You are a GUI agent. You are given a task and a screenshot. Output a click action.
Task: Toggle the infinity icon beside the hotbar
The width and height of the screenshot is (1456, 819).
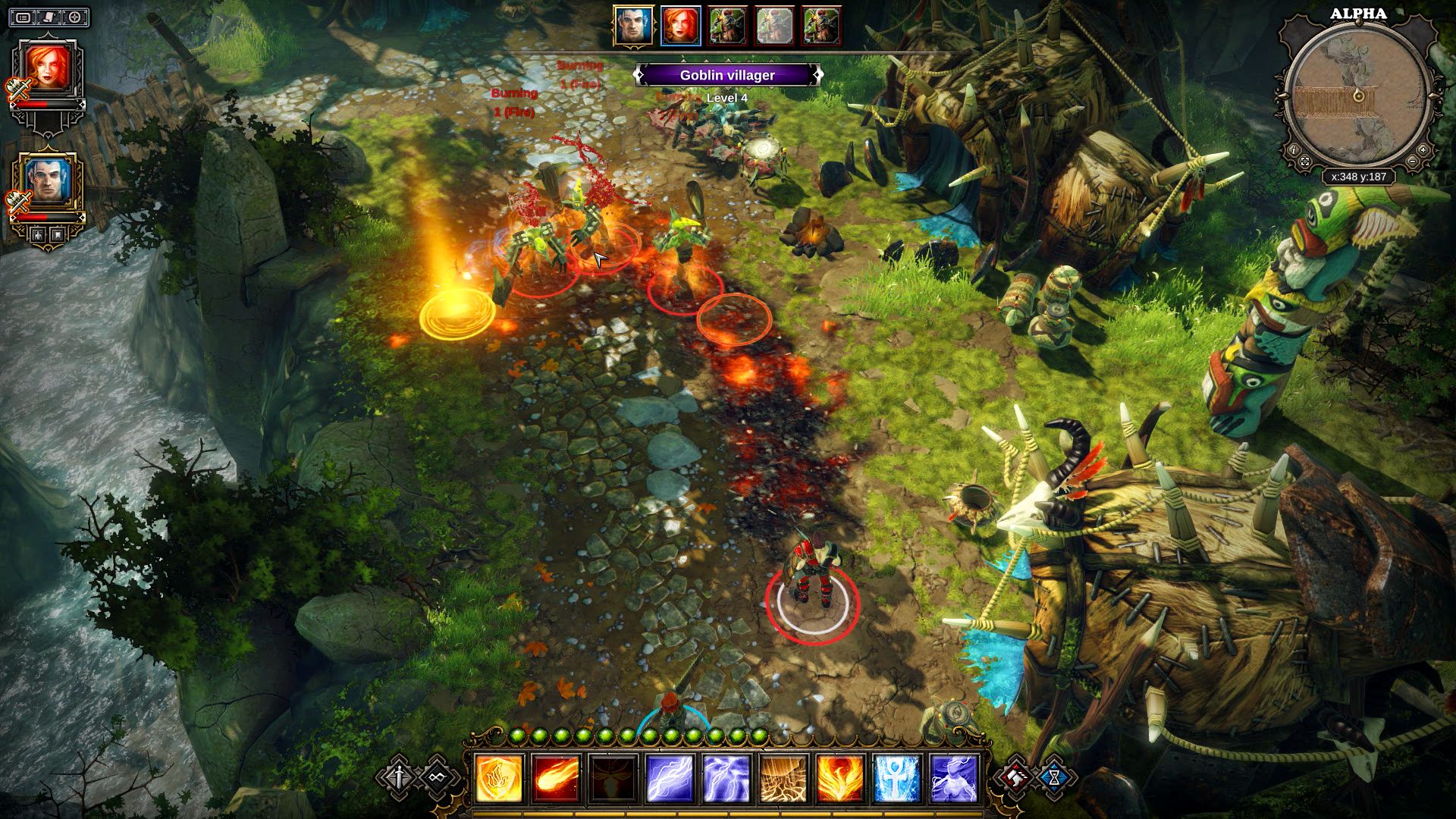[437, 777]
